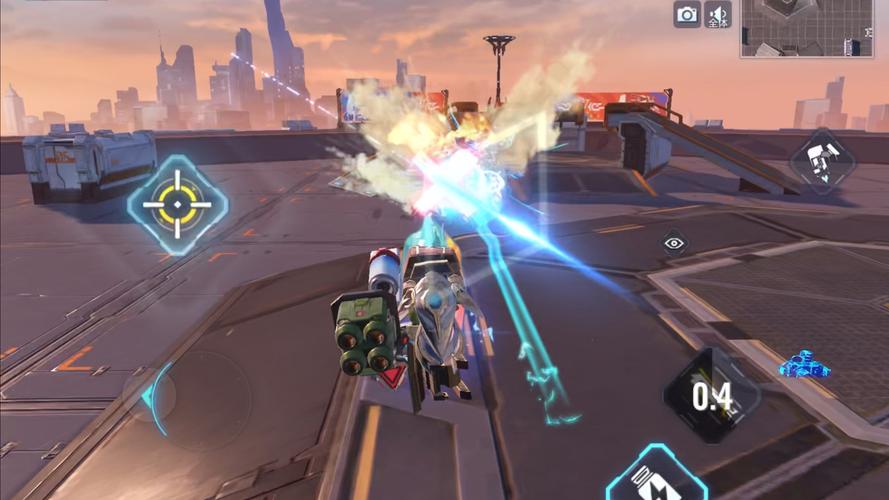Viewport: 889px width, 500px height.
Task: Activate the mech skill diamond icon
Action: click(822, 161)
